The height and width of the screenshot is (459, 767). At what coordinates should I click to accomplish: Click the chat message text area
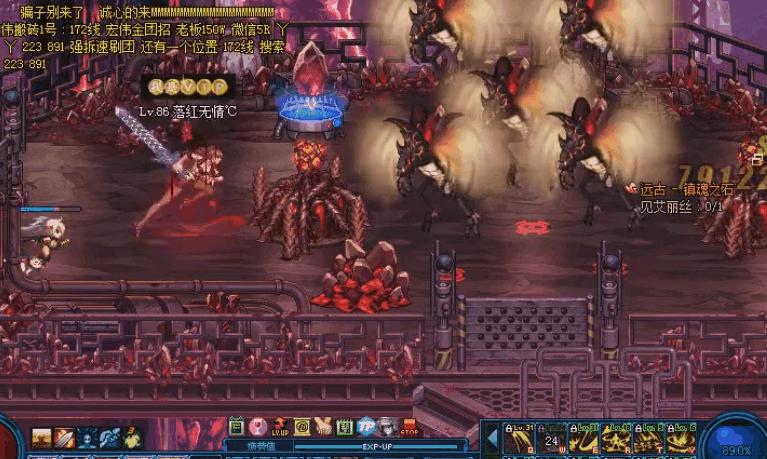tap(150, 31)
